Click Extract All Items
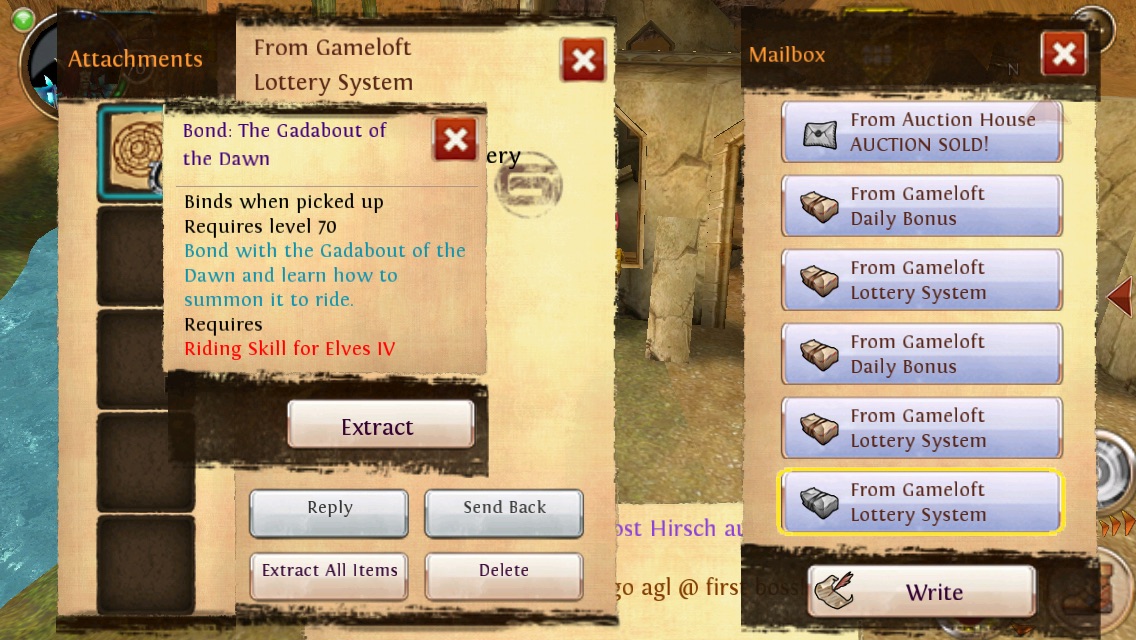 click(329, 572)
